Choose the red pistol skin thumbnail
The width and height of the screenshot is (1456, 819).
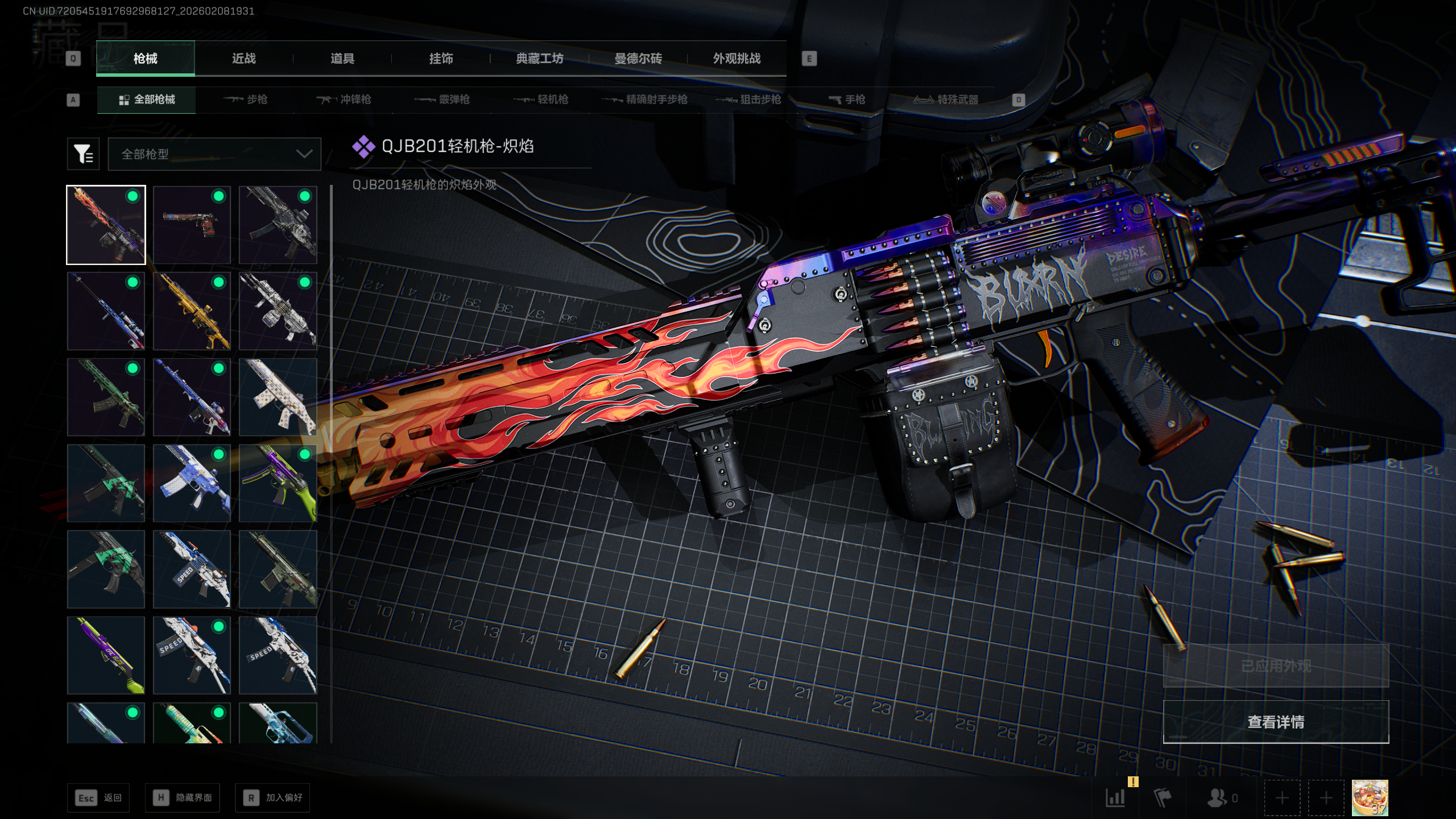pyautogui.click(x=192, y=225)
